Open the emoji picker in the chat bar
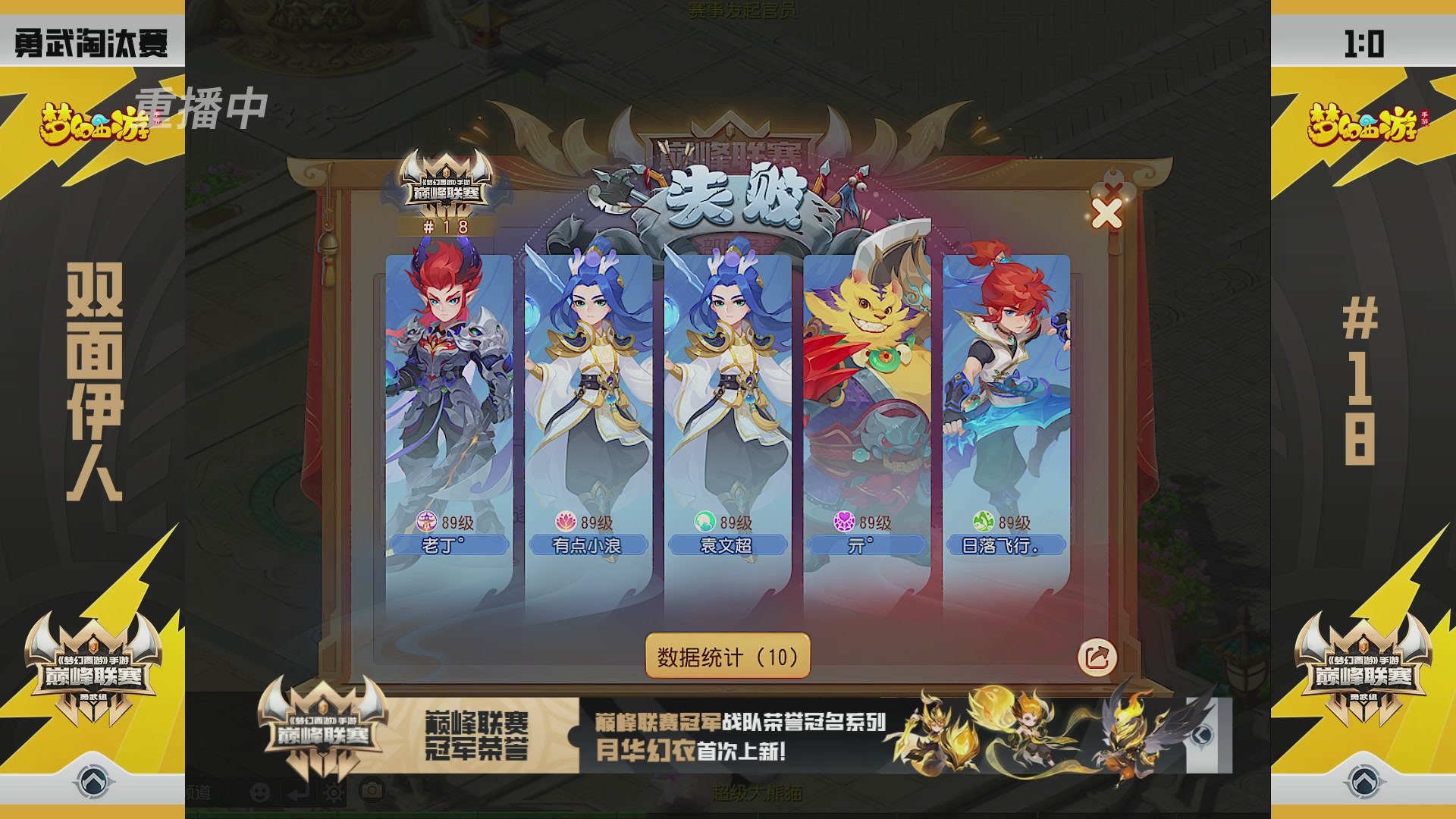This screenshot has width=1456, height=819. (x=260, y=793)
